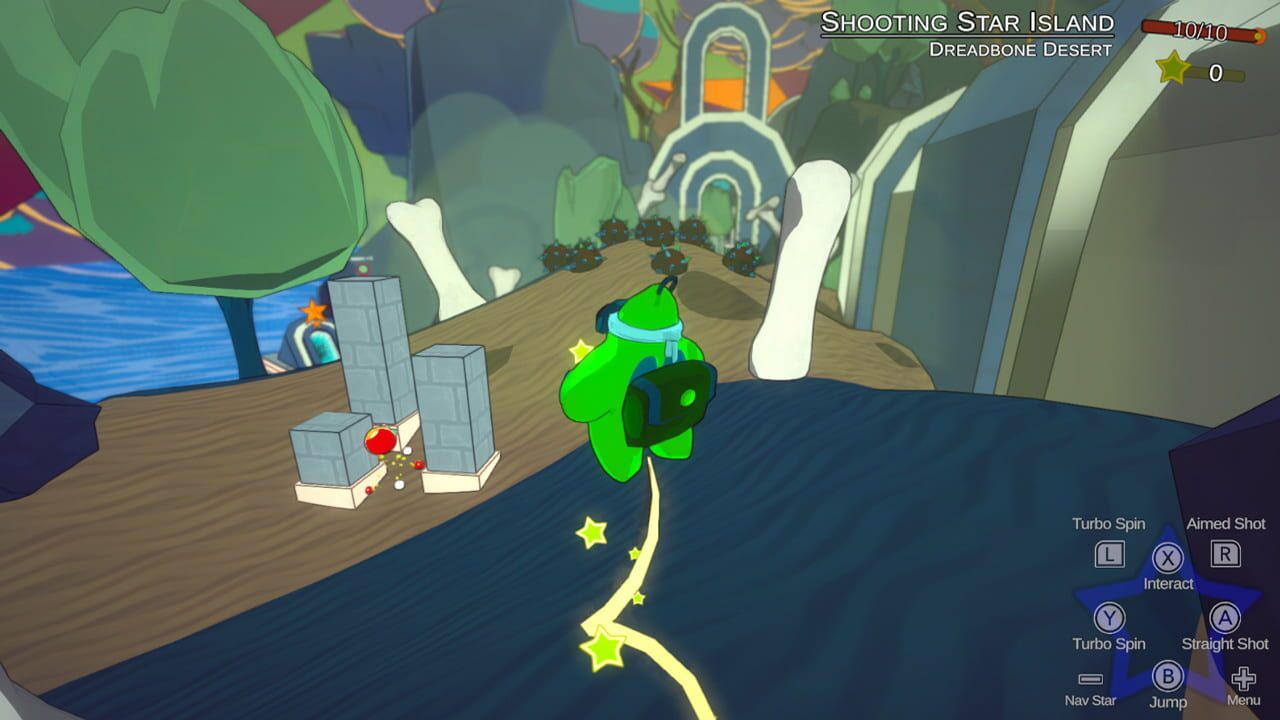Tap the B Jump button icon
This screenshot has height=720, width=1280.
pyautogui.click(x=1168, y=676)
